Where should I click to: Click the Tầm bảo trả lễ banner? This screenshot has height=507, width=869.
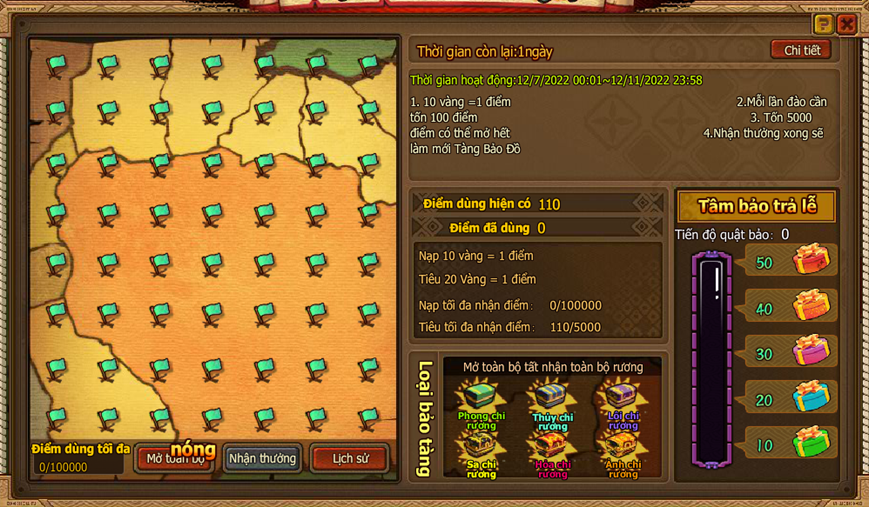pyautogui.click(x=757, y=207)
